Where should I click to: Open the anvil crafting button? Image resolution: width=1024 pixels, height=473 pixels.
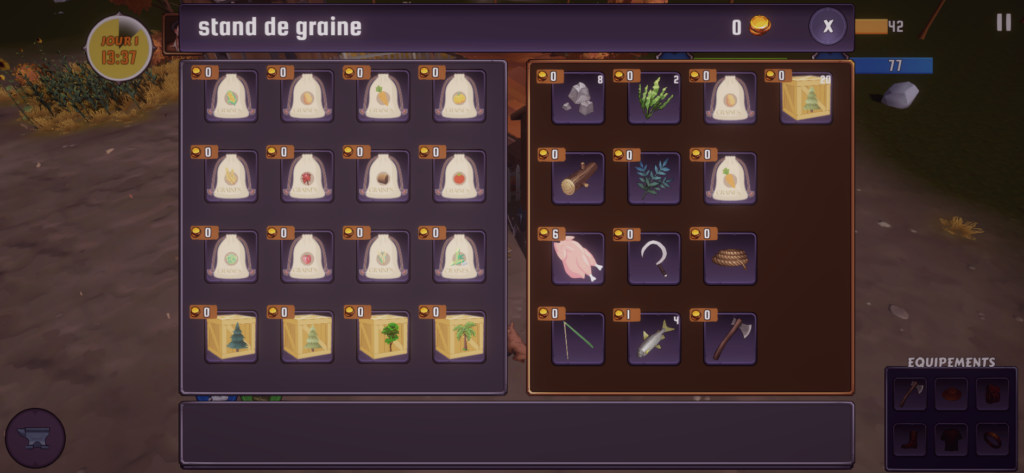coord(35,438)
